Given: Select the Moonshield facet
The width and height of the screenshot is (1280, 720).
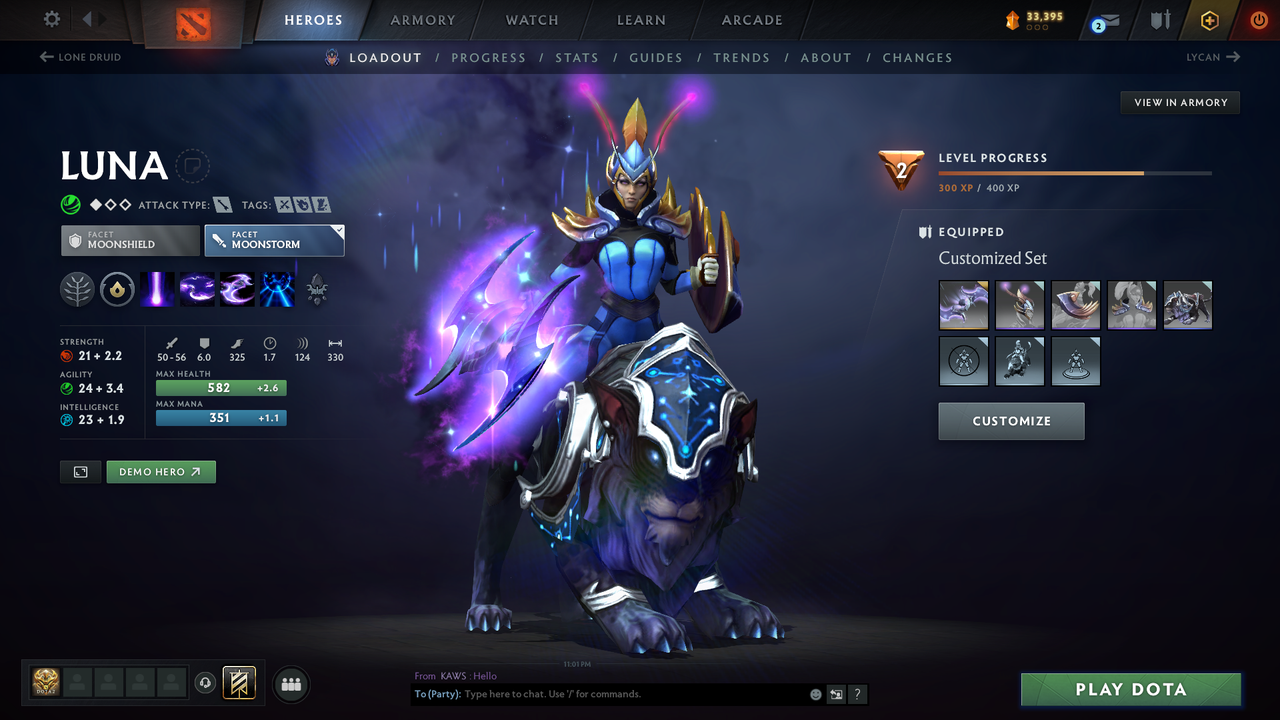Looking at the screenshot, I should [129, 240].
